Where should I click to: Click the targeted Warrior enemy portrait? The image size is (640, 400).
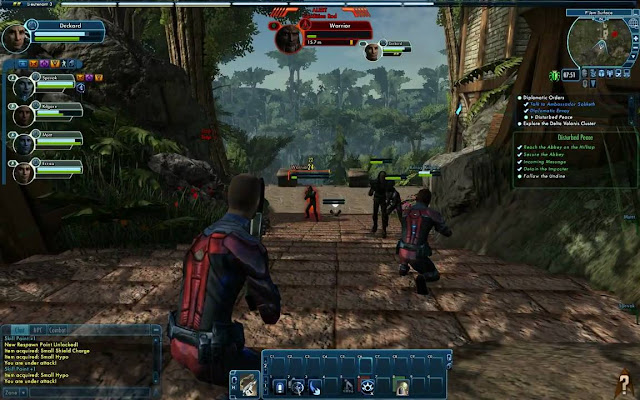289,37
